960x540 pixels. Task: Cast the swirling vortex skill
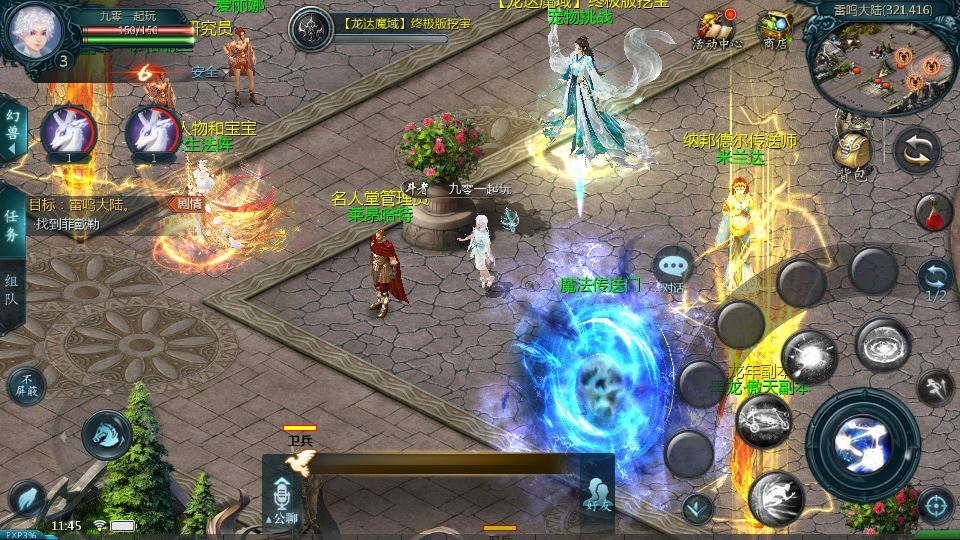click(x=881, y=345)
